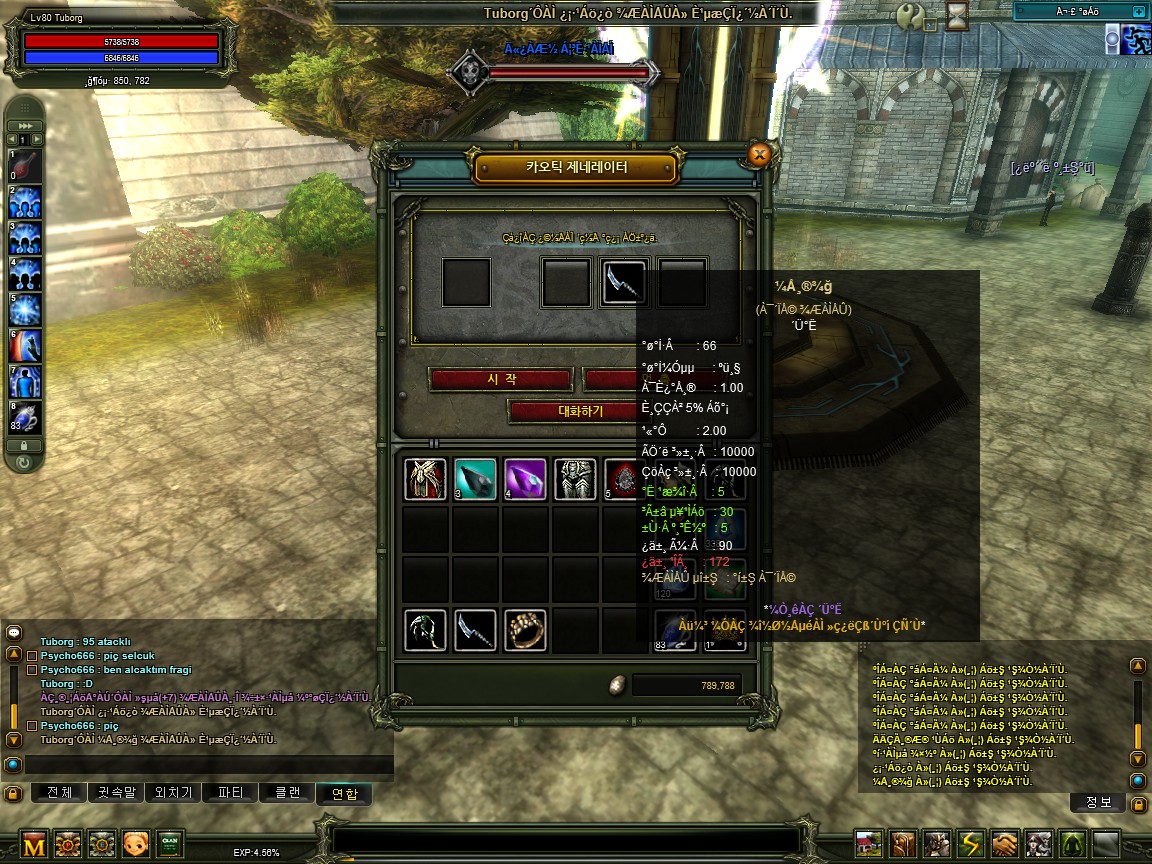Select the red winged armor item

tap(425, 479)
